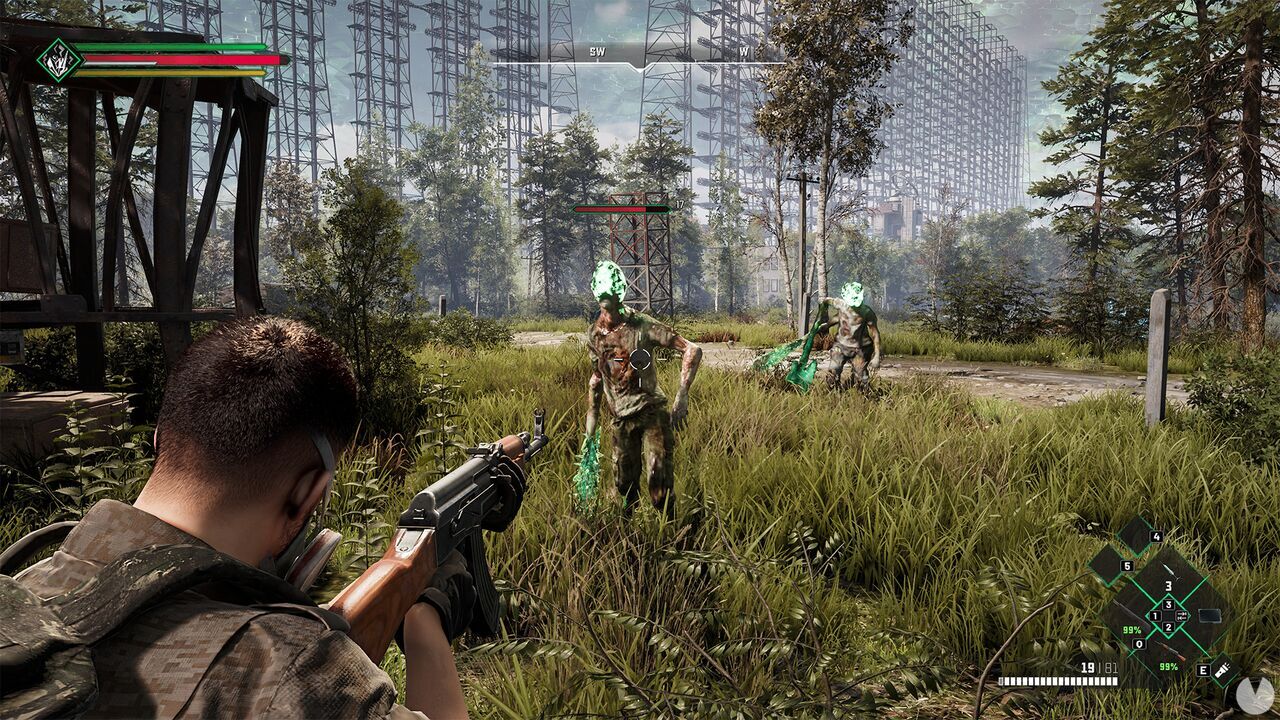This screenshot has width=1280, height=720.
Task: Click the small gear-stat icon at the wheel center
Action: [1182, 614]
